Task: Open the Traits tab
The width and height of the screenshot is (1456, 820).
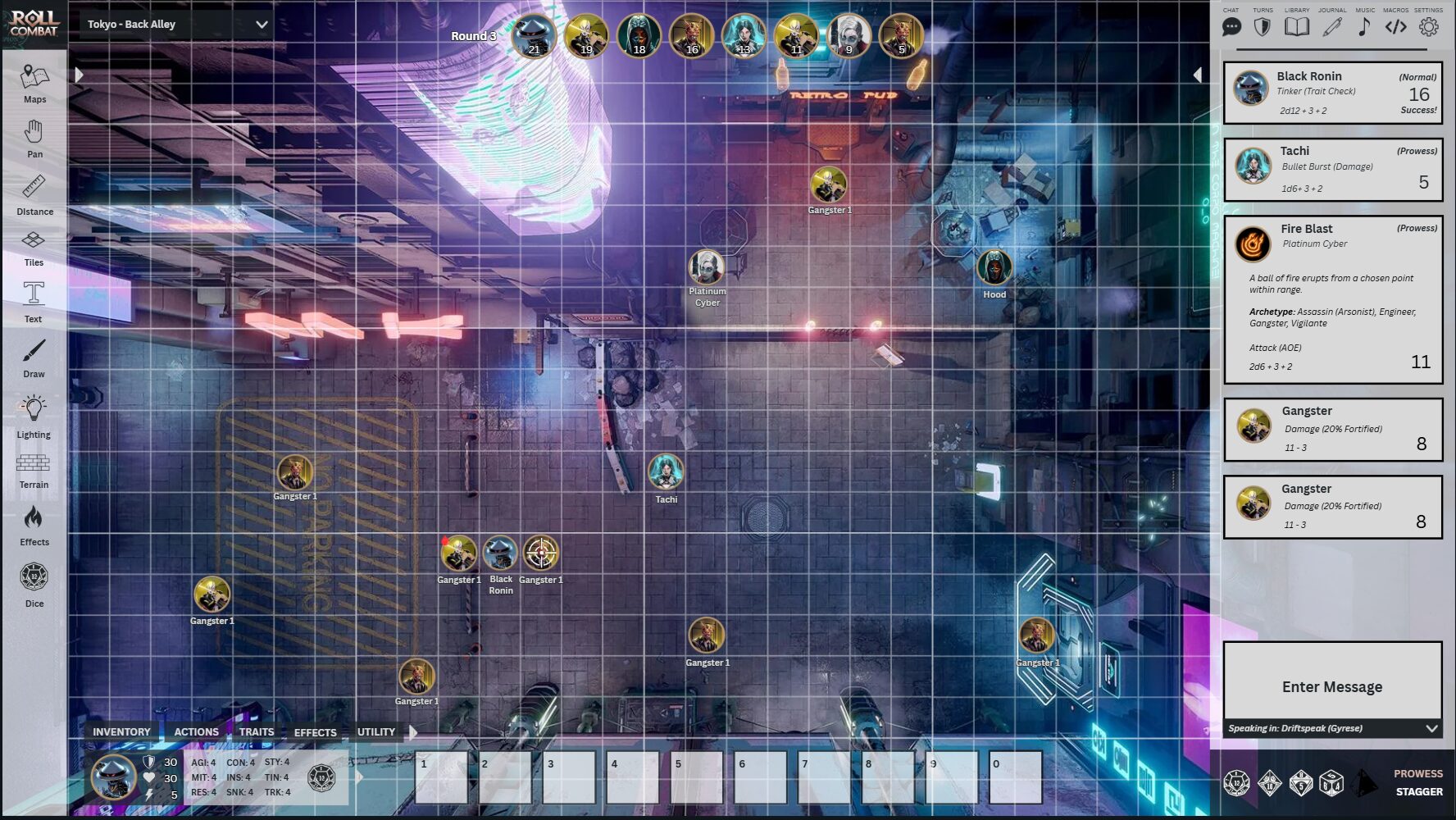Action: (257, 731)
